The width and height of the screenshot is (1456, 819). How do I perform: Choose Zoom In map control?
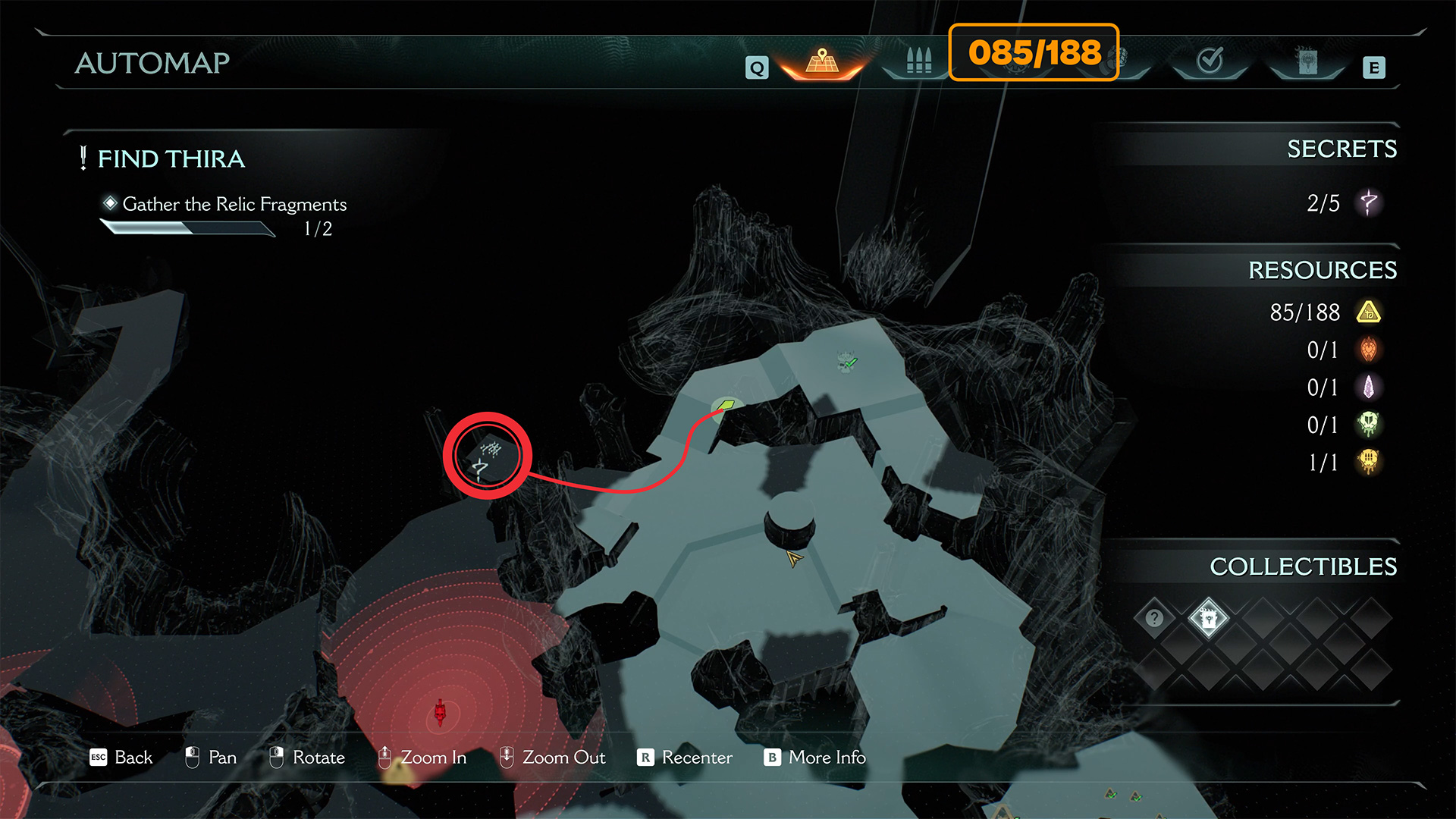point(422,758)
